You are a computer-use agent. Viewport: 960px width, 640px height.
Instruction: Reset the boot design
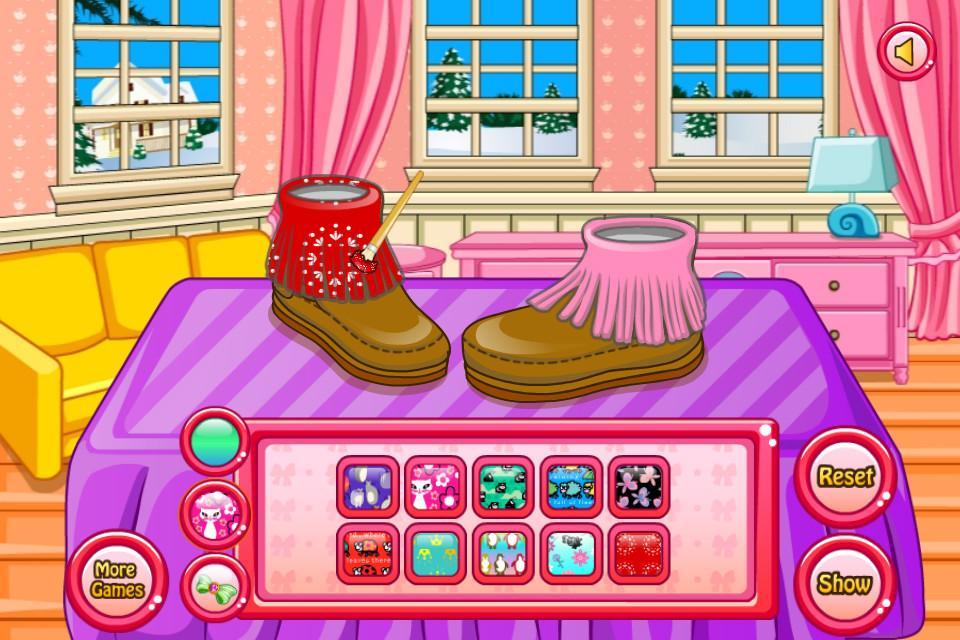[x=846, y=477]
